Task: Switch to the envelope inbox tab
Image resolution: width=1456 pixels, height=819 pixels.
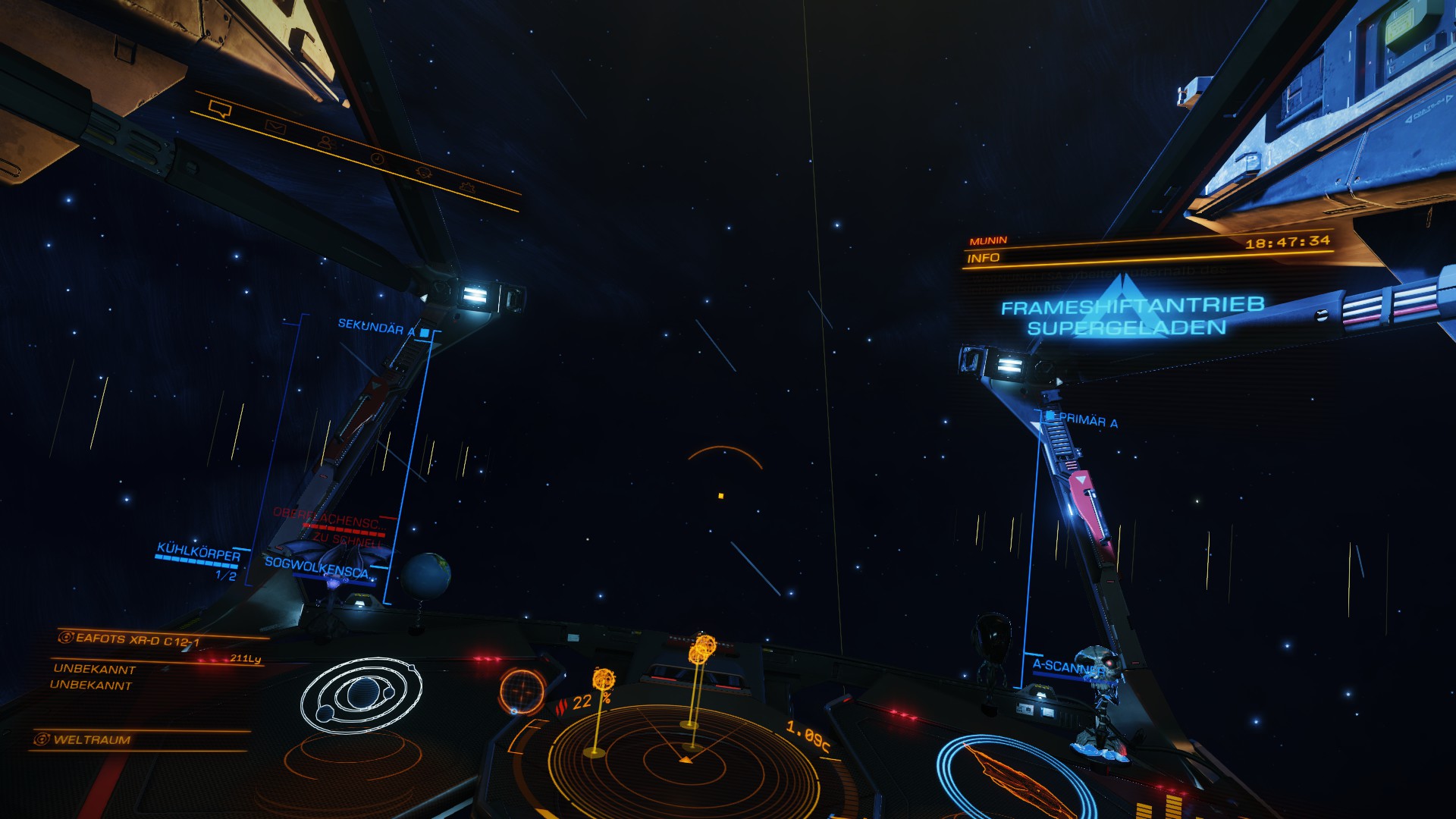Action: 275,127
